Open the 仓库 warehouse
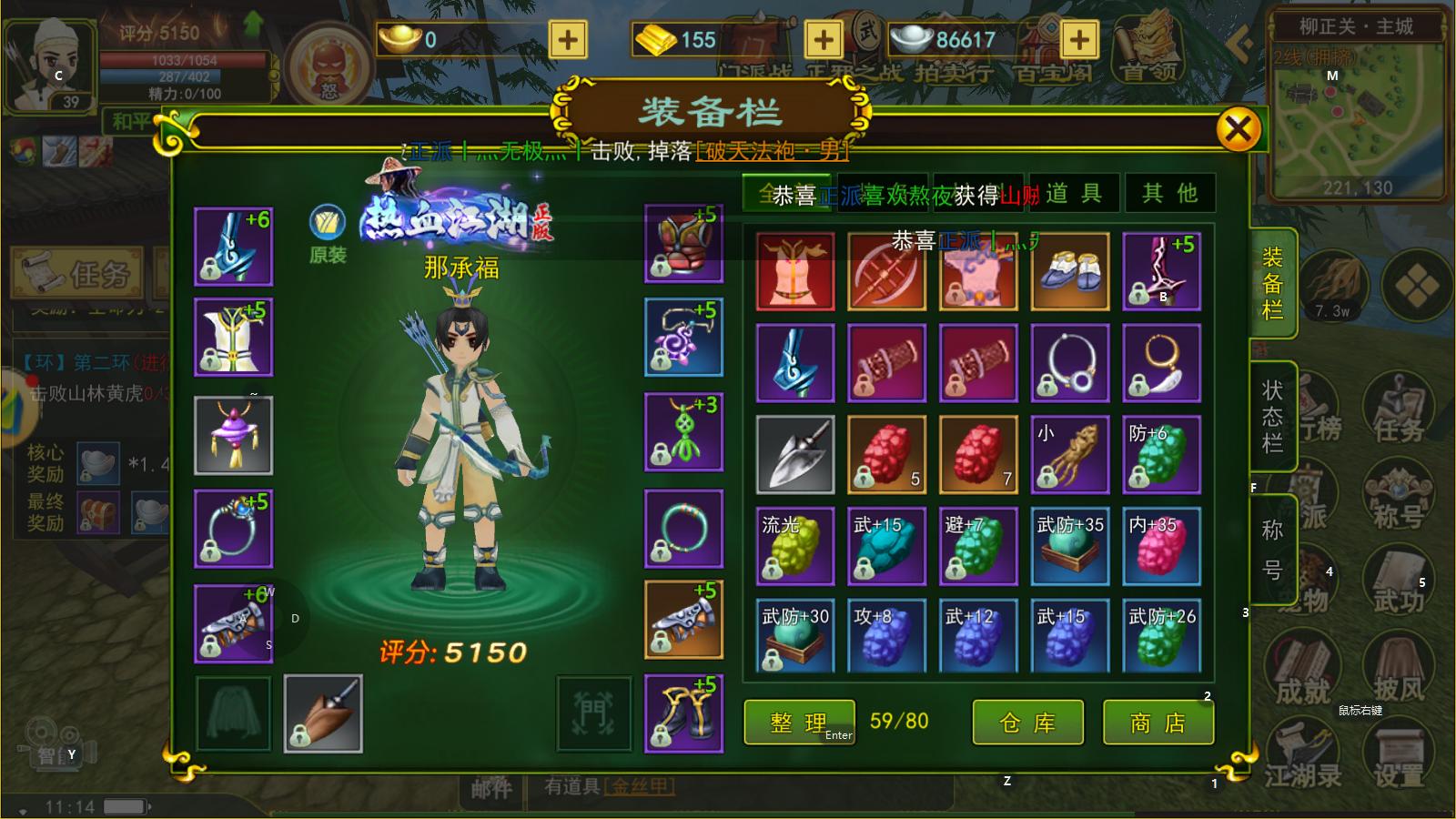 [1027, 723]
